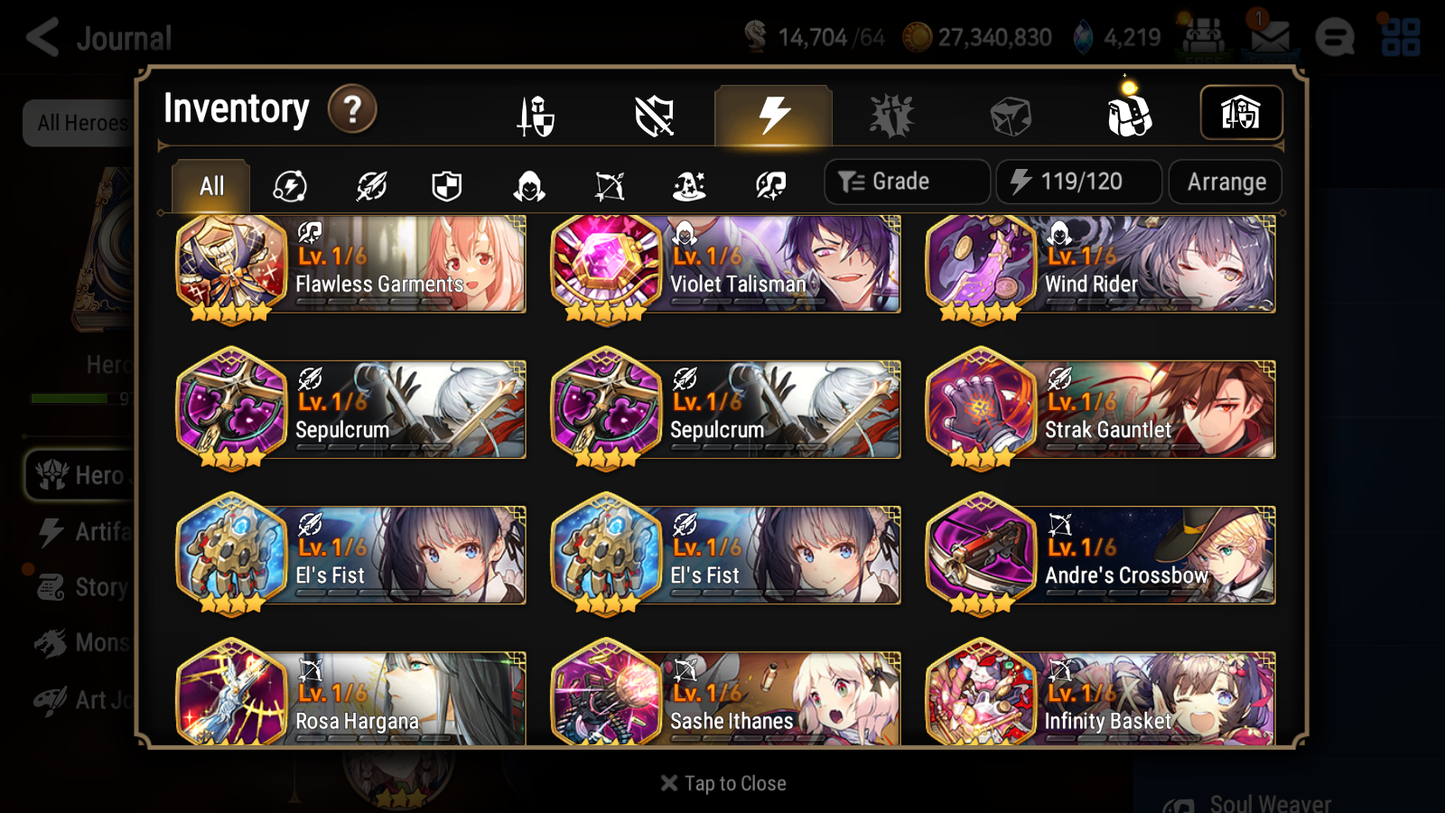Open the Consumables backpack icon with notification
This screenshot has width=1445, height=813.
coord(1128,113)
